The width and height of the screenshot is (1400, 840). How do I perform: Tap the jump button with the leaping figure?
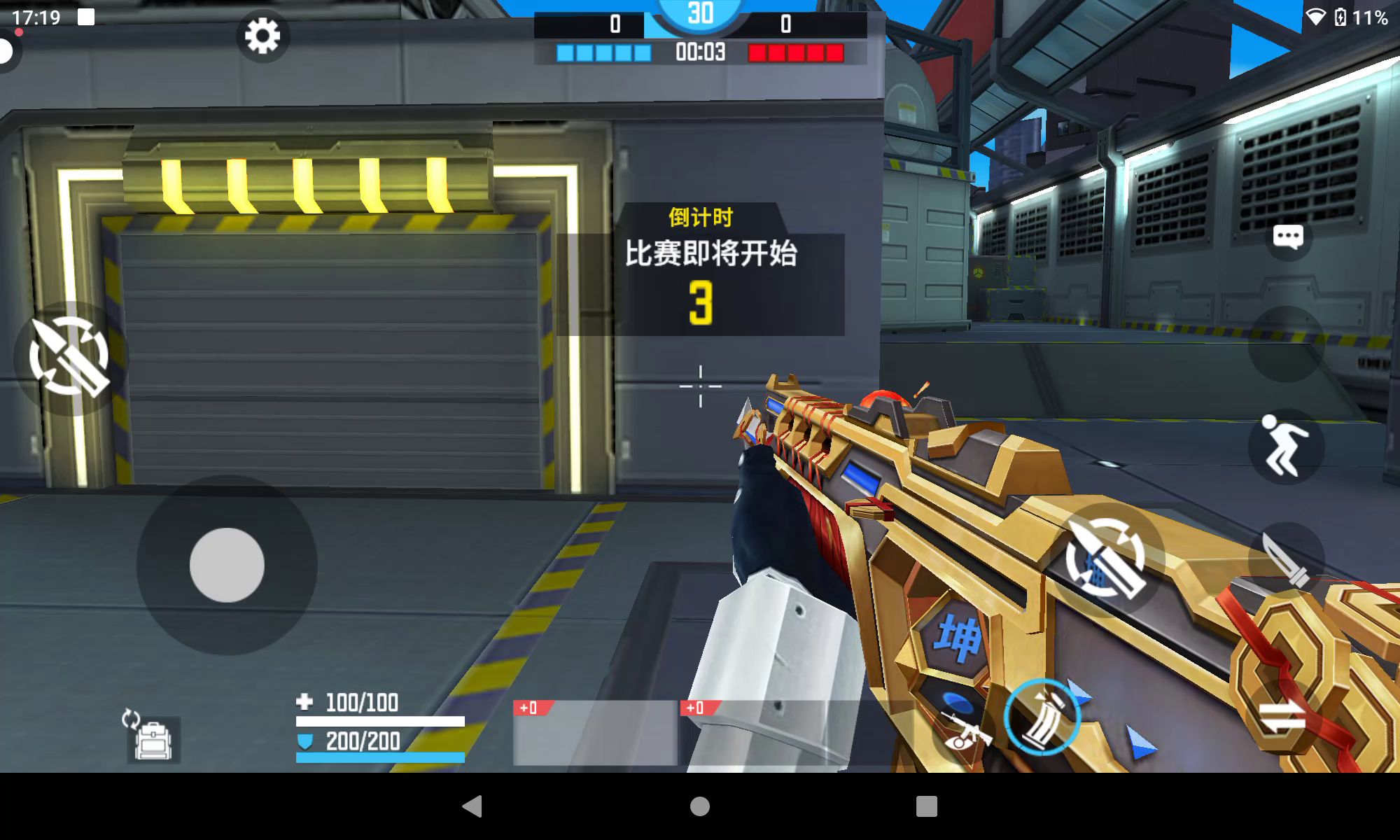pyautogui.click(x=1286, y=447)
